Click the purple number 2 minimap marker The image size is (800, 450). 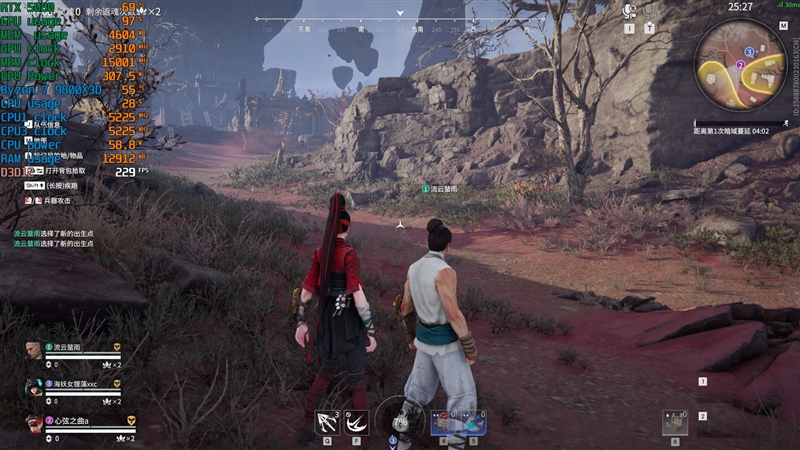[x=740, y=64]
